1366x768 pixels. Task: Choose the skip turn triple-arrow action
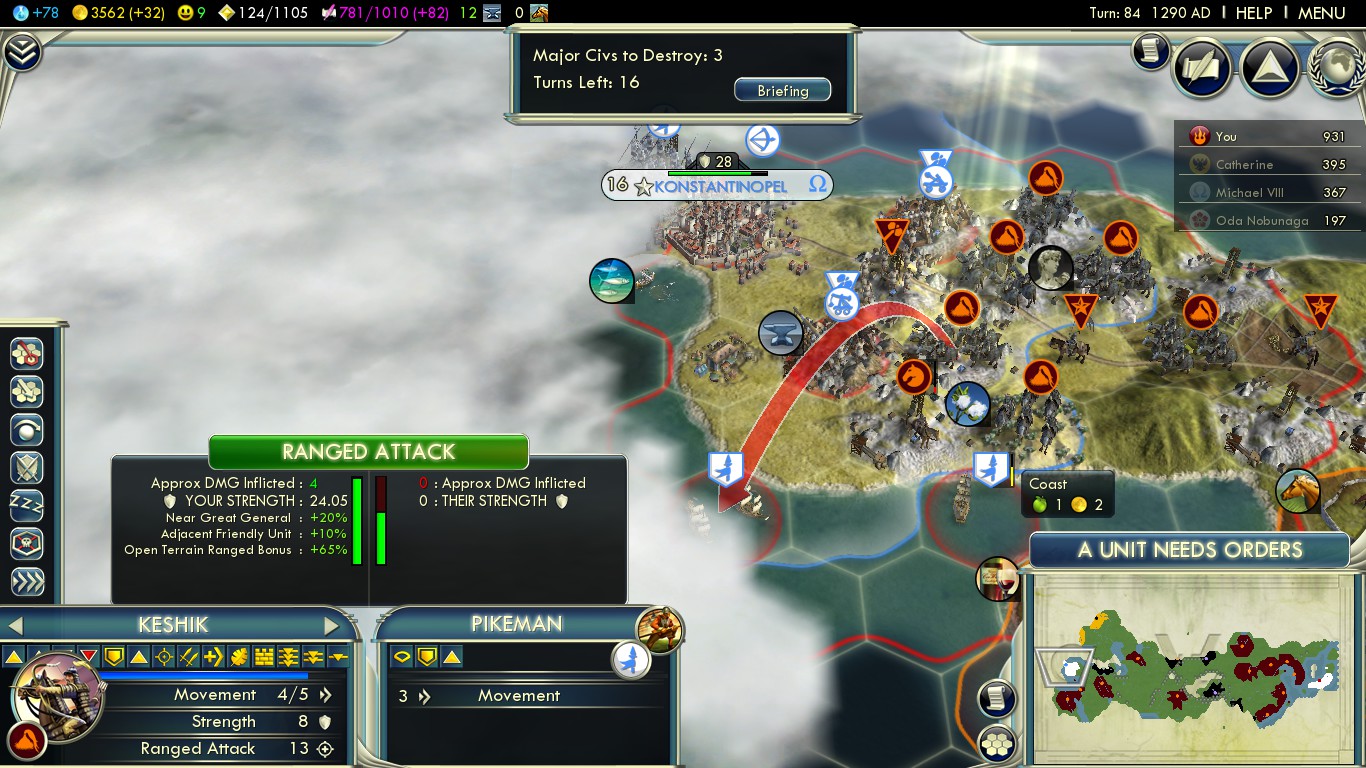(26, 581)
